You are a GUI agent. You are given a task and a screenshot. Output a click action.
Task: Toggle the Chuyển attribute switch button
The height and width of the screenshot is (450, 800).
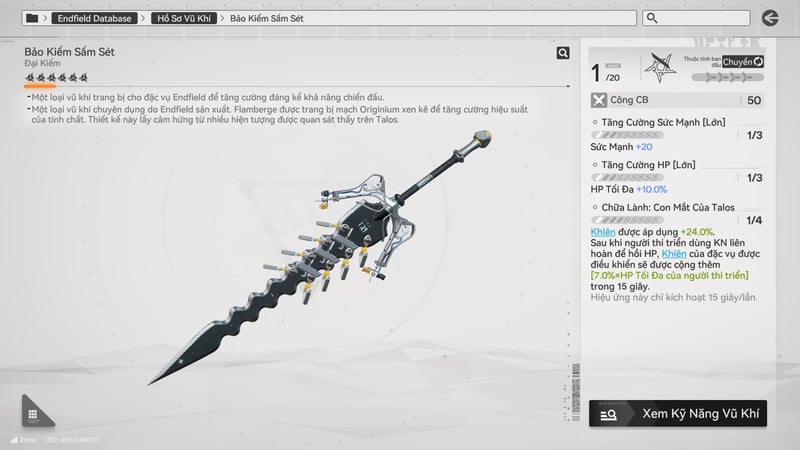742,62
